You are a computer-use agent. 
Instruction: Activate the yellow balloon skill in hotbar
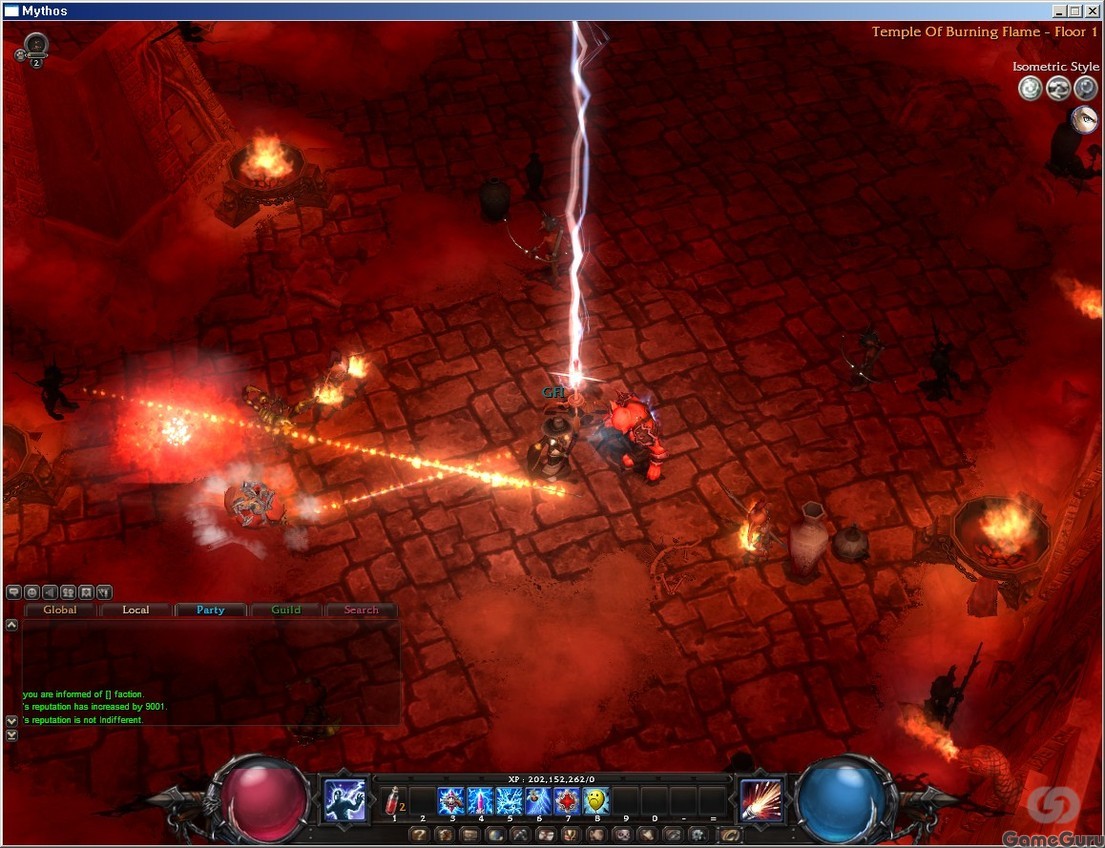pyautogui.click(x=597, y=801)
